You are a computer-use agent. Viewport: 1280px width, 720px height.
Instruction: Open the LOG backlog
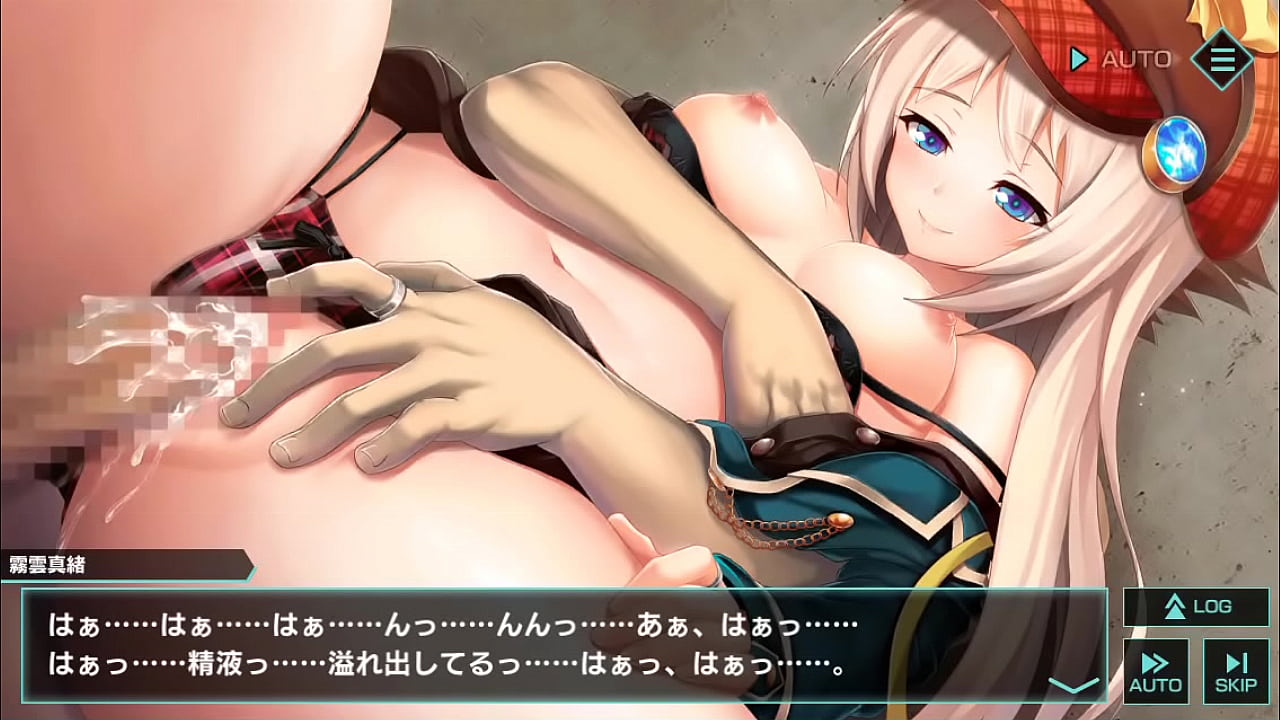pyautogui.click(x=1196, y=607)
